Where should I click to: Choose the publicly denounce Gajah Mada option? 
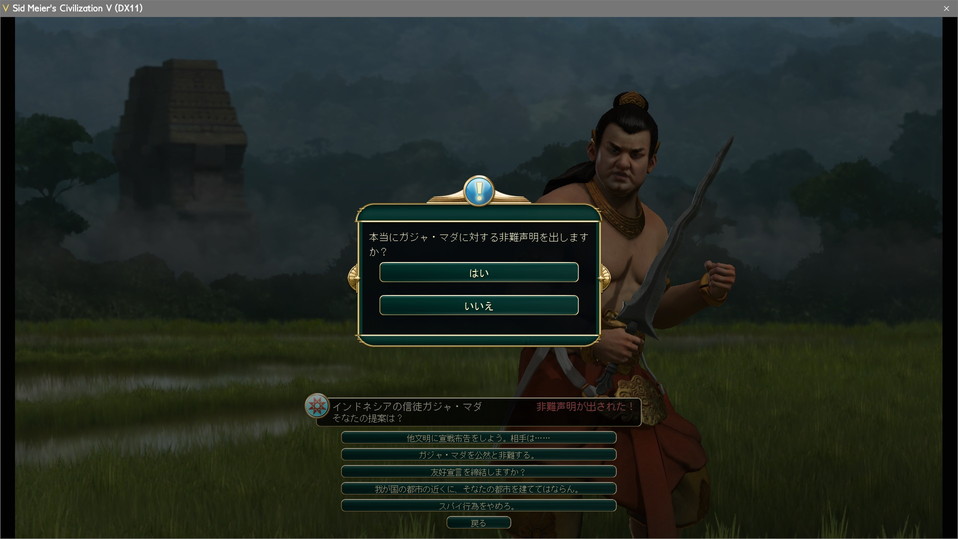[x=478, y=455]
